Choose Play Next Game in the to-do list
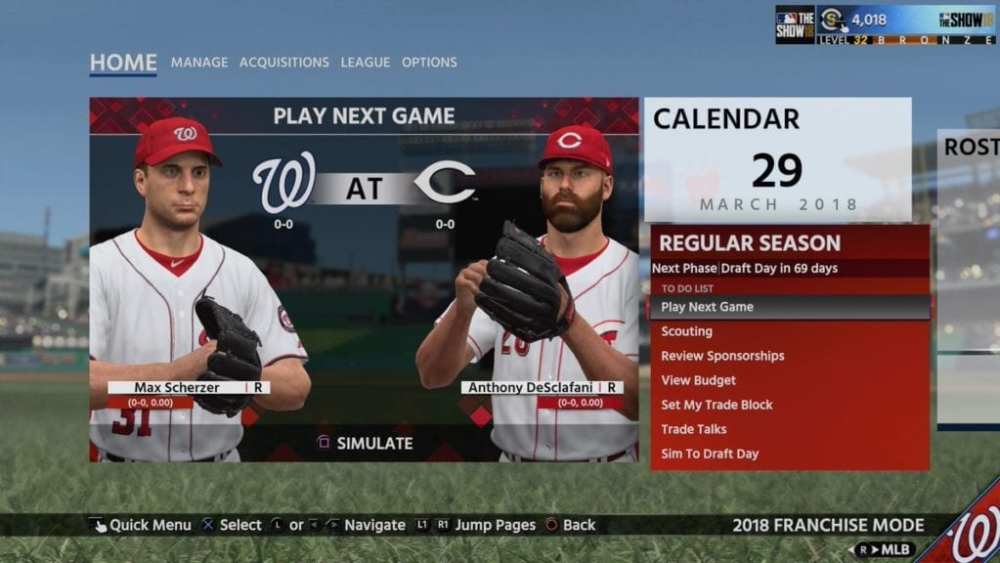The width and height of the screenshot is (1000, 563). (x=707, y=307)
